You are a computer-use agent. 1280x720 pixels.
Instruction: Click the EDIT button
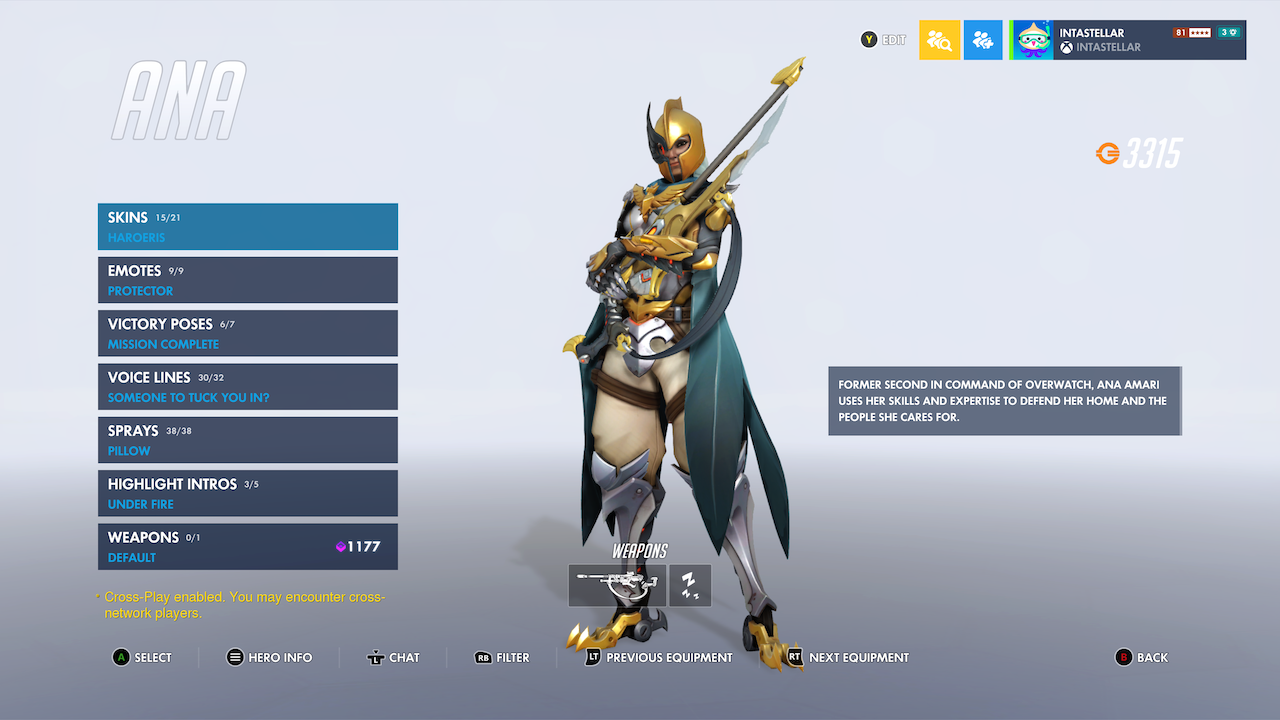[883, 39]
